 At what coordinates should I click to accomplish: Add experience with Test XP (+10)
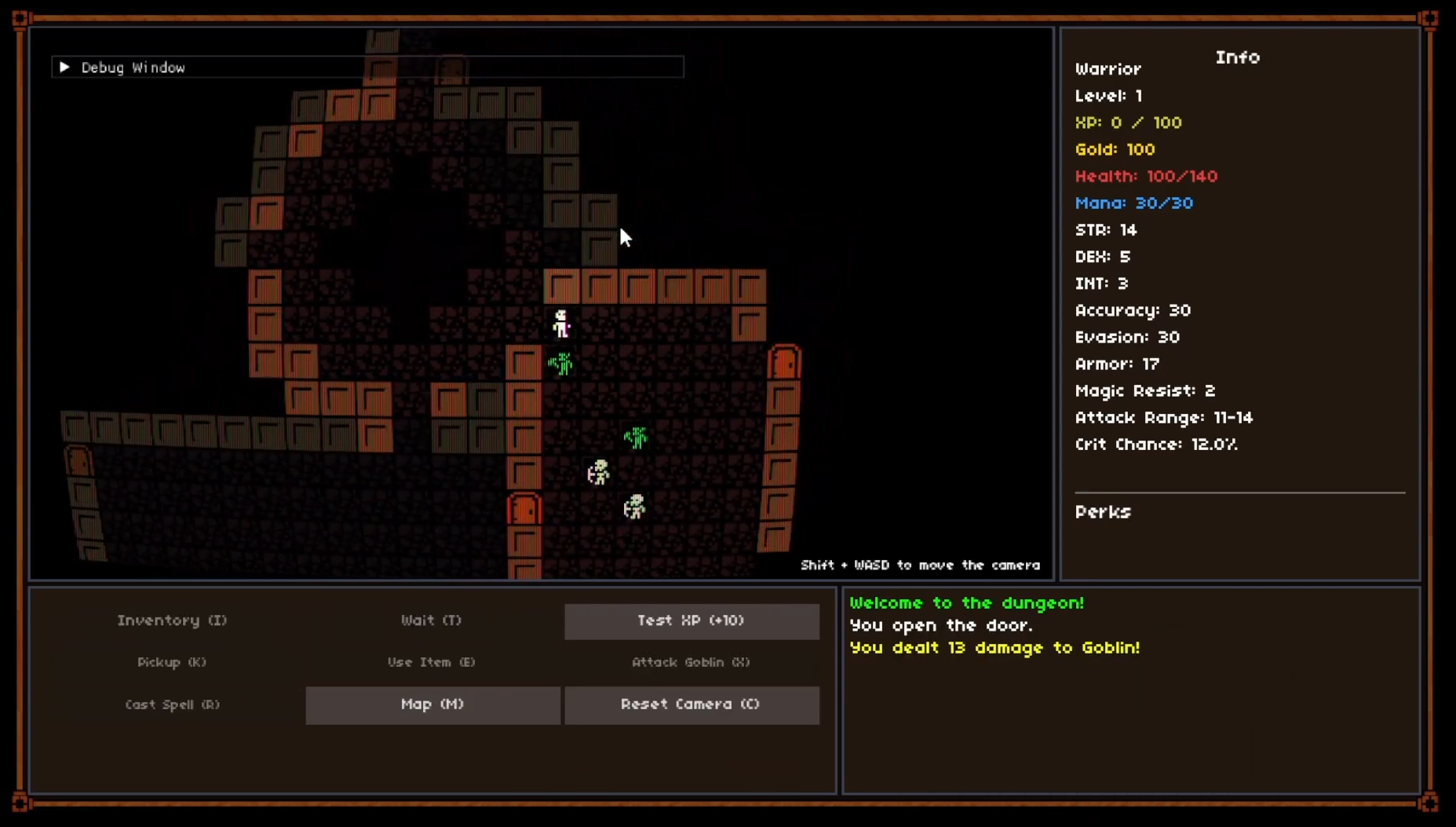[692, 621]
